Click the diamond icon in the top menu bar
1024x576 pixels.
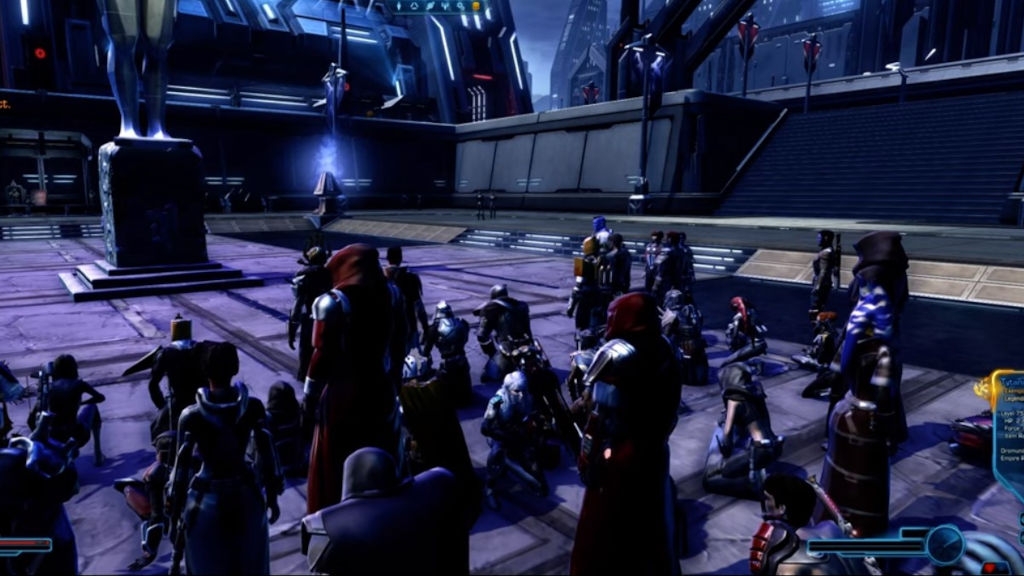[x=399, y=6]
